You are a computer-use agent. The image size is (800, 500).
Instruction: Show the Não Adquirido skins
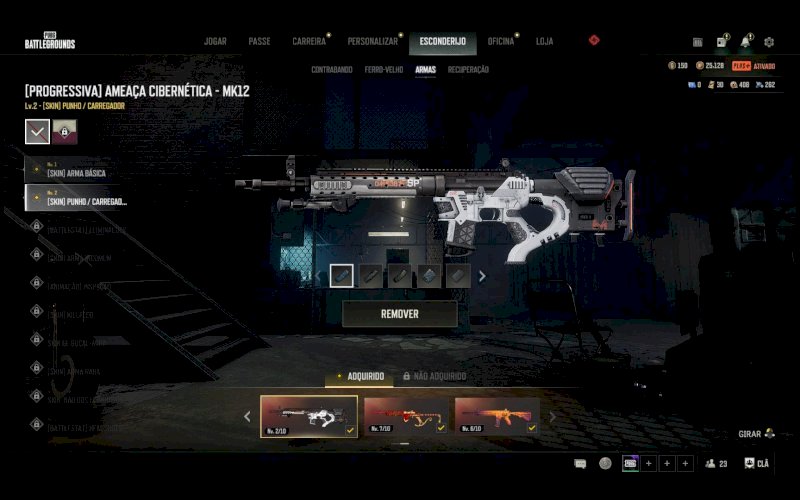tap(434, 376)
